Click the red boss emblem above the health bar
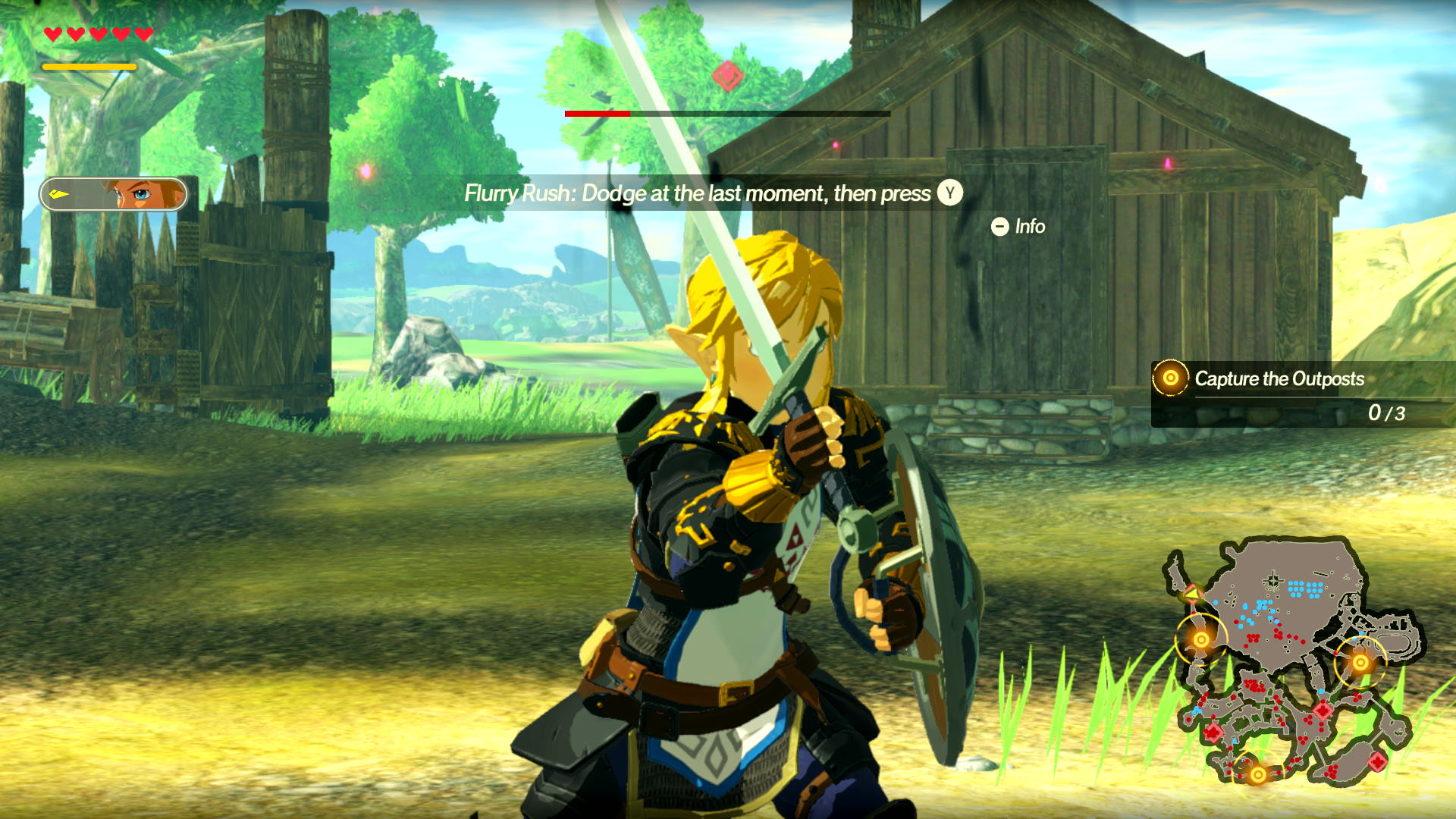1456x819 pixels. coord(726,74)
